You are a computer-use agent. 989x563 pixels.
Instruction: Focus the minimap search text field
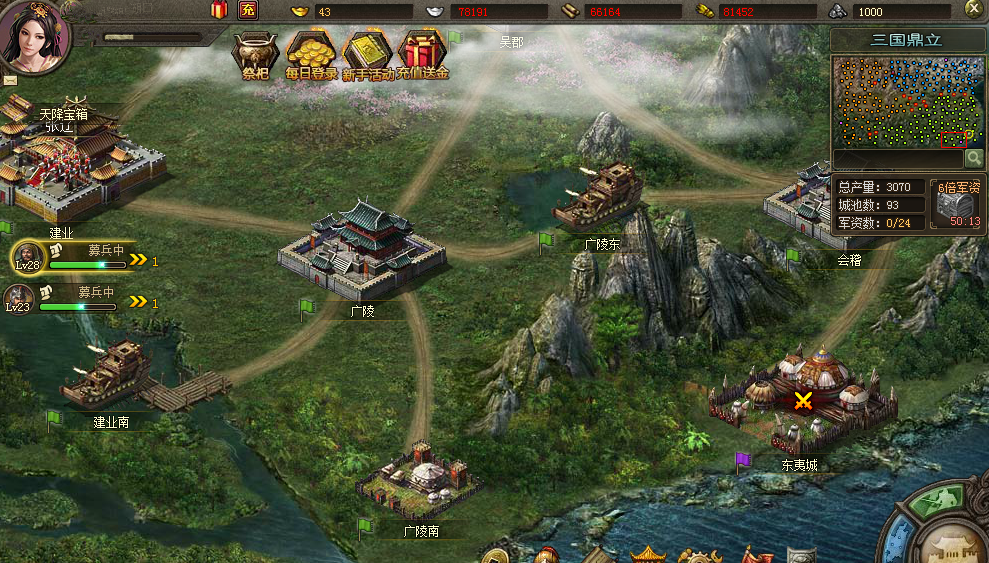[x=896, y=158]
